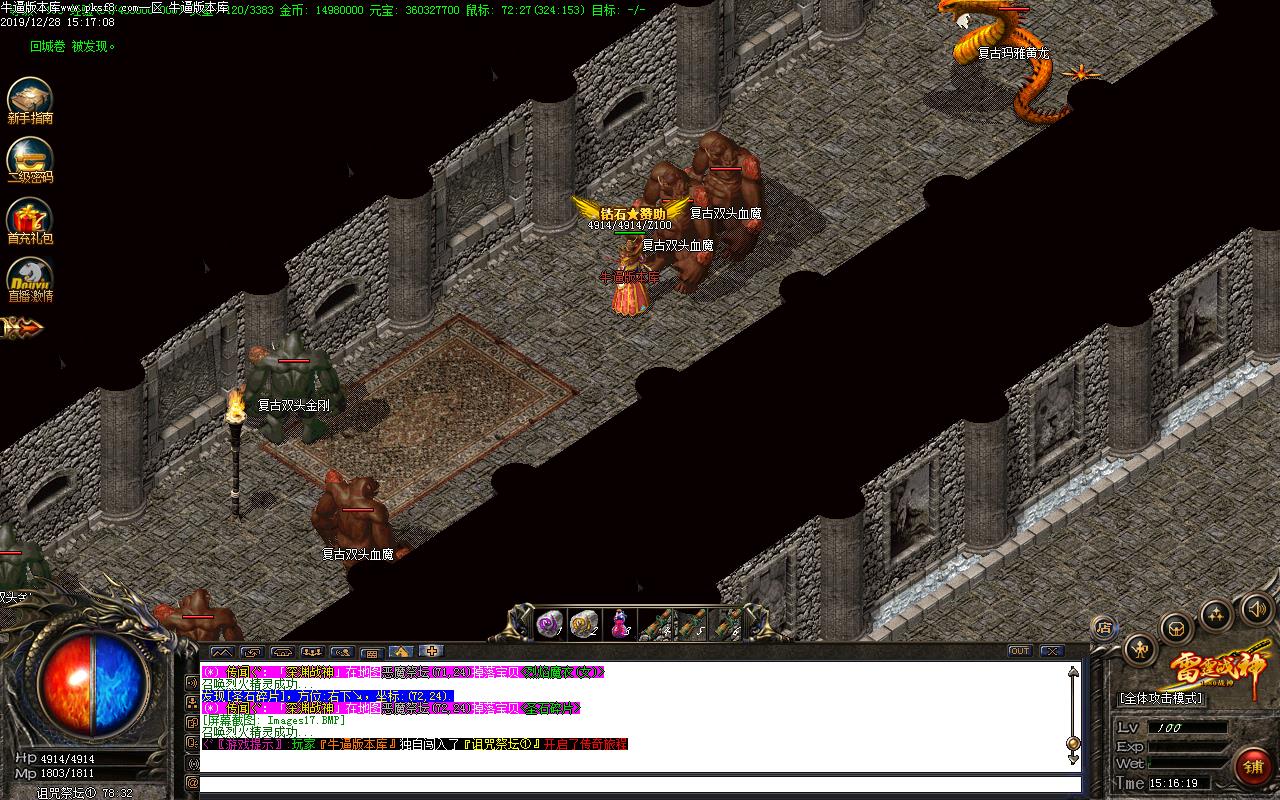Screen dimensions: 1280x800
Task: Toggle the highlighted tent filter in chat toolbar
Action: [x=400, y=650]
